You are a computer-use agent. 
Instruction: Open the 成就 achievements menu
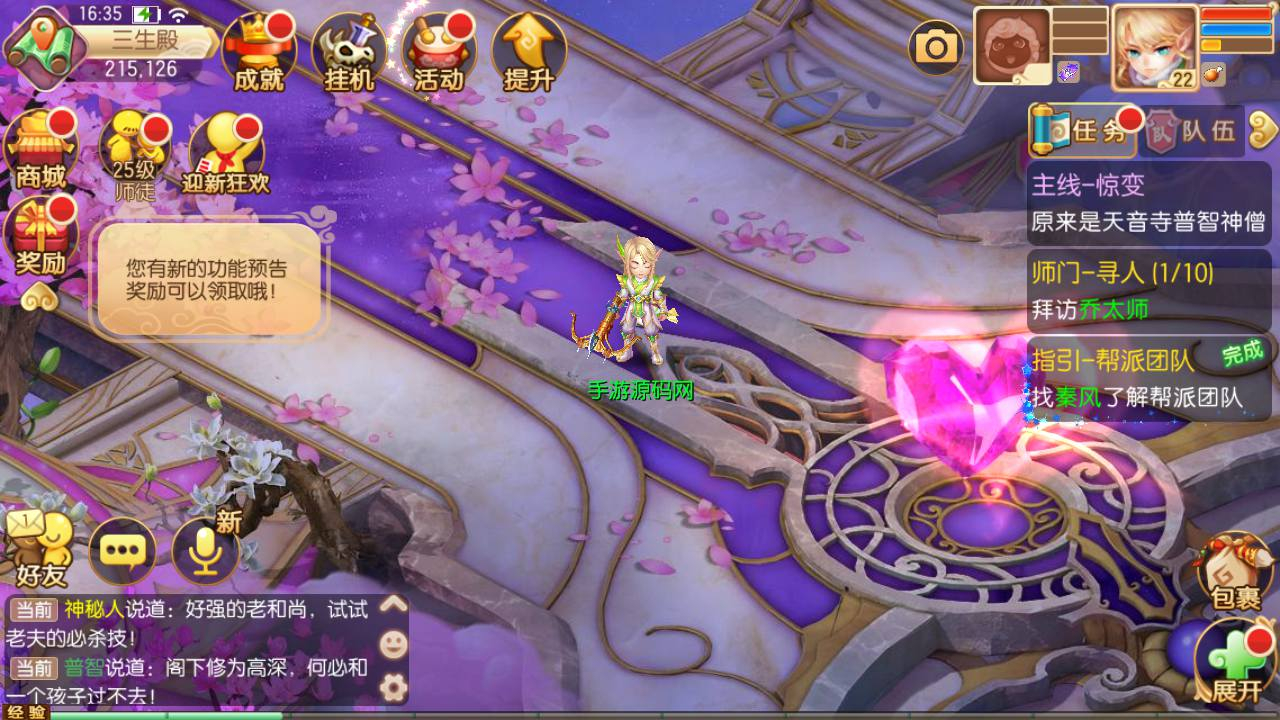[x=258, y=52]
